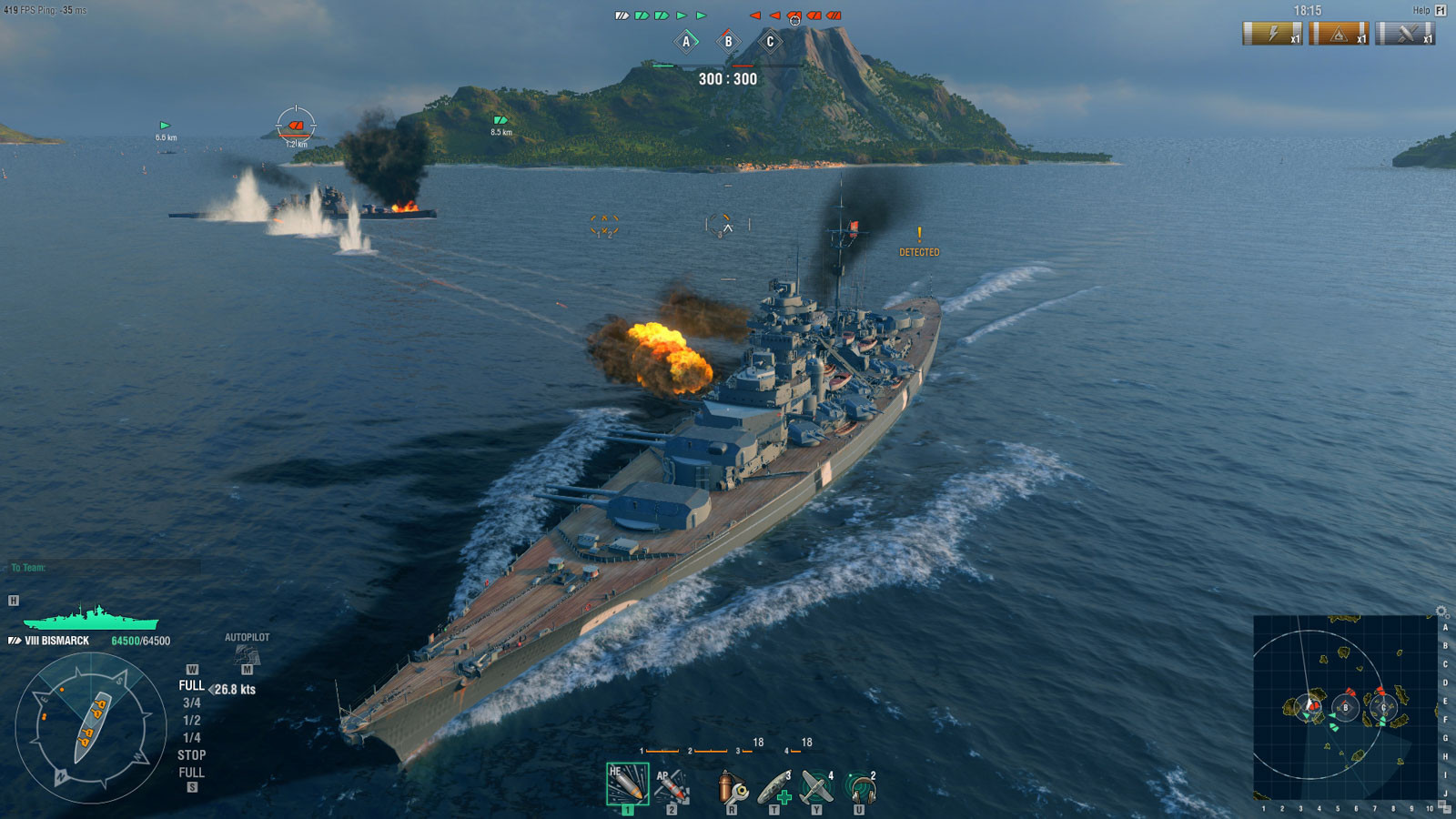Click the minimap in the corner
This screenshot has width=1456, height=819.
coord(1344,708)
